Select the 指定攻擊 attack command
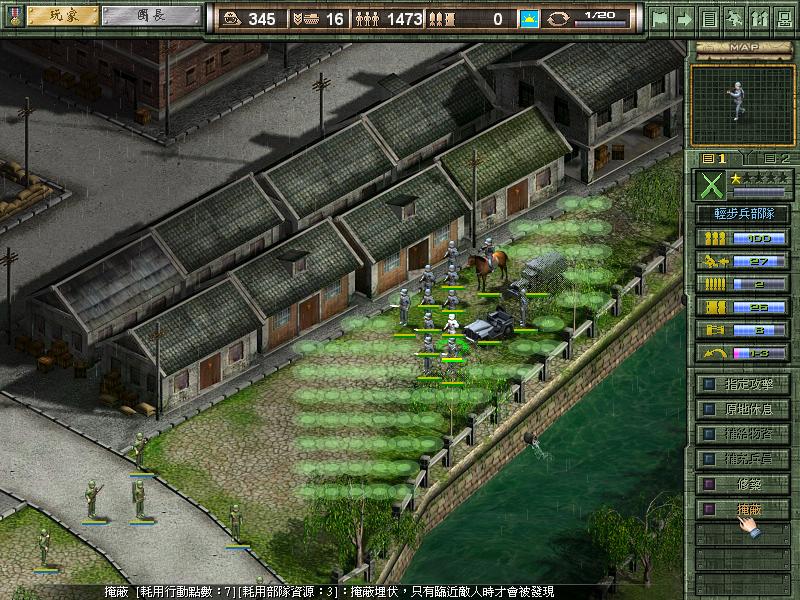The image size is (800, 600). [x=743, y=383]
